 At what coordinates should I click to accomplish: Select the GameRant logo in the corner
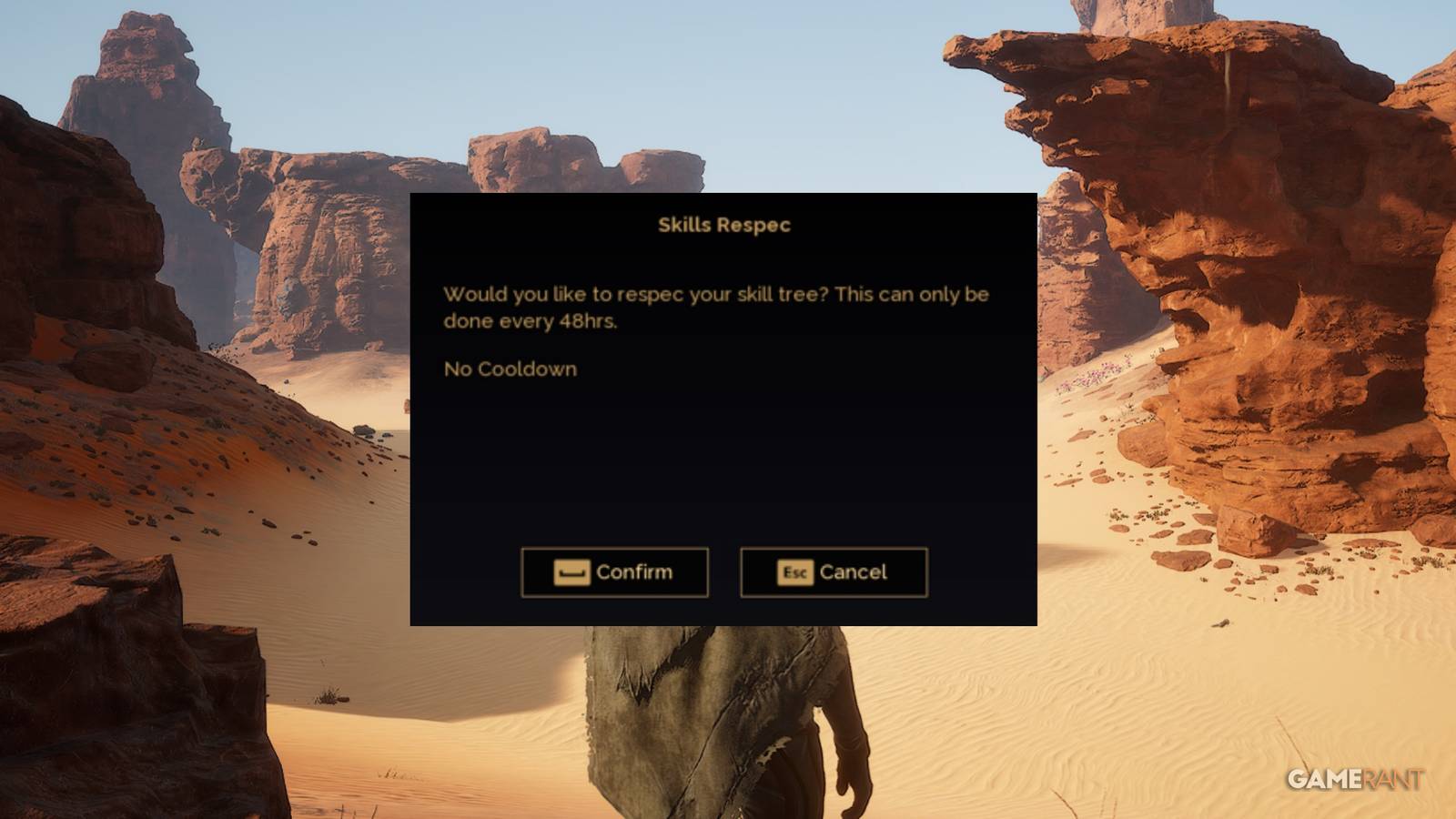[1356, 778]
